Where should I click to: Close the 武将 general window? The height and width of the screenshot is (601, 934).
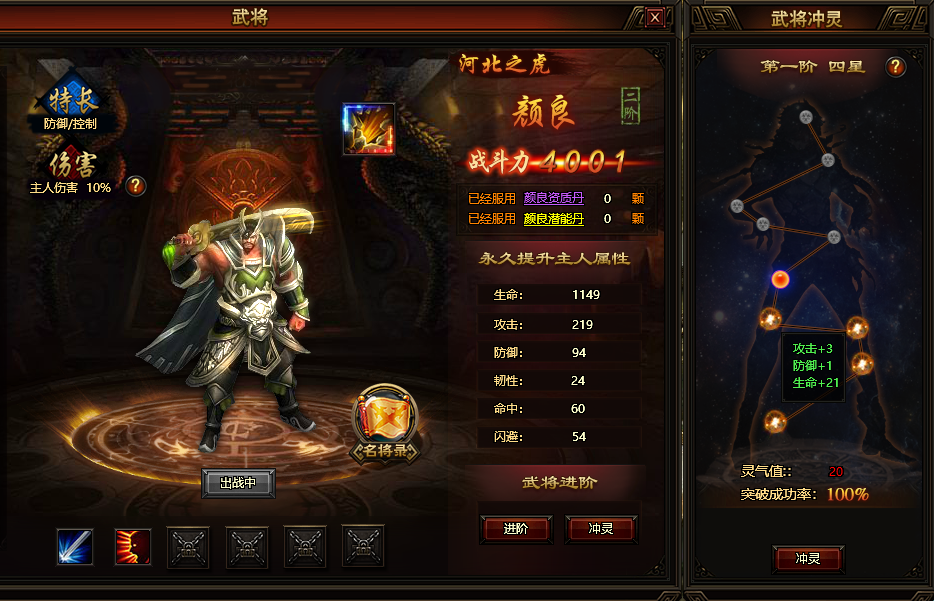tap(655, 17)
